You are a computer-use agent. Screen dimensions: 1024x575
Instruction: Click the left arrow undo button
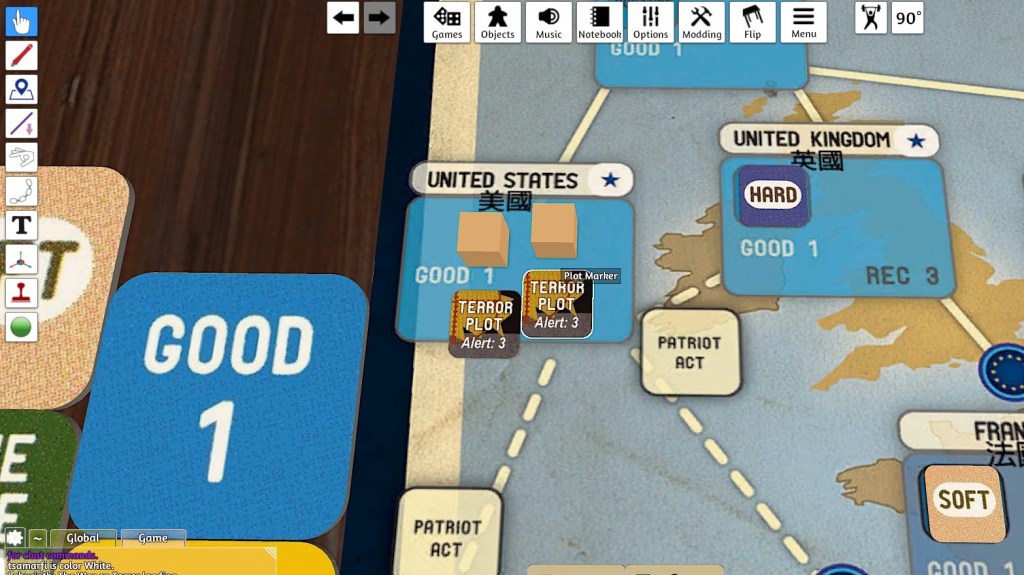point(343,17)
